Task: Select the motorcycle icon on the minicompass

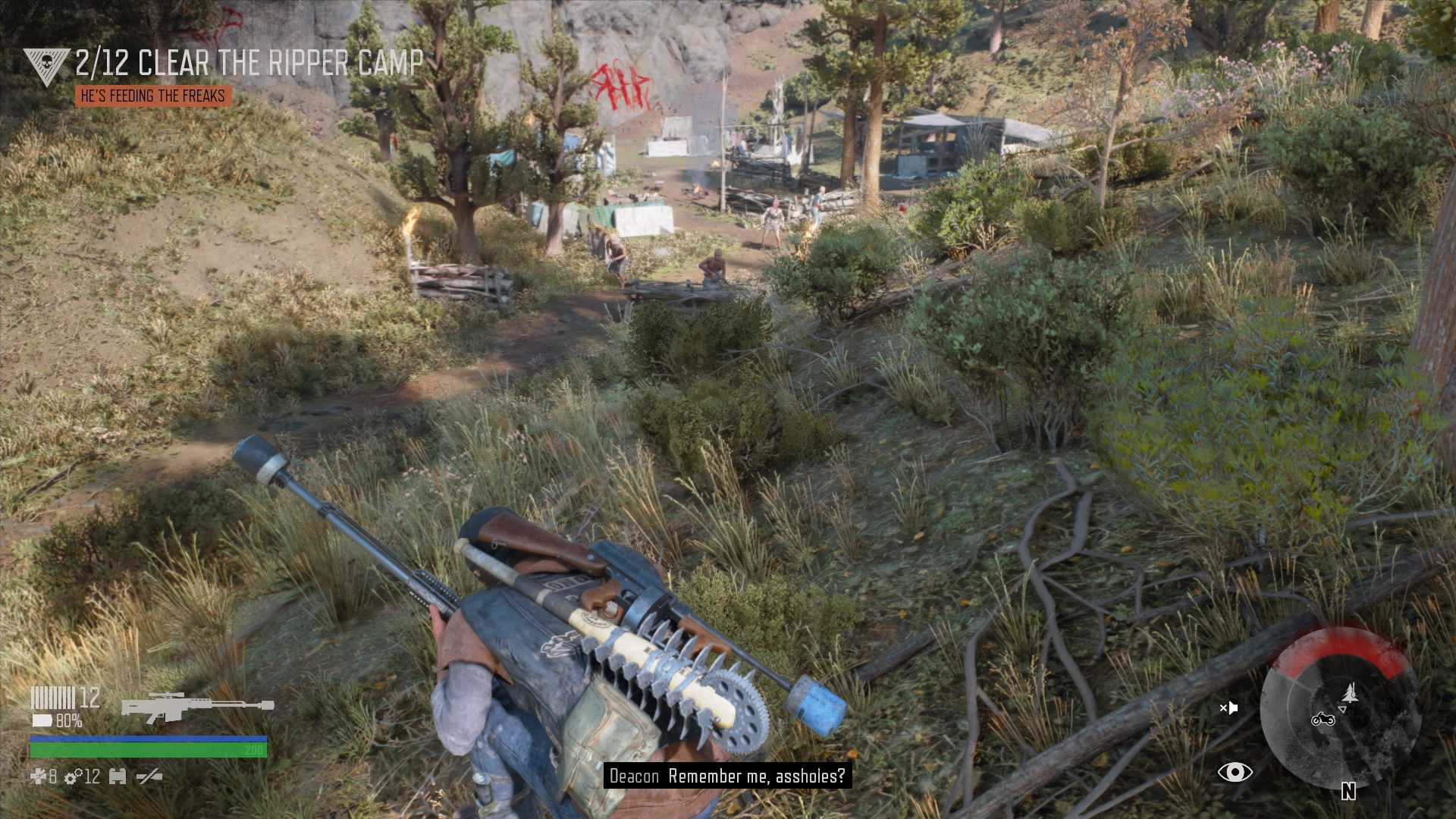Action: [1322, 720]
